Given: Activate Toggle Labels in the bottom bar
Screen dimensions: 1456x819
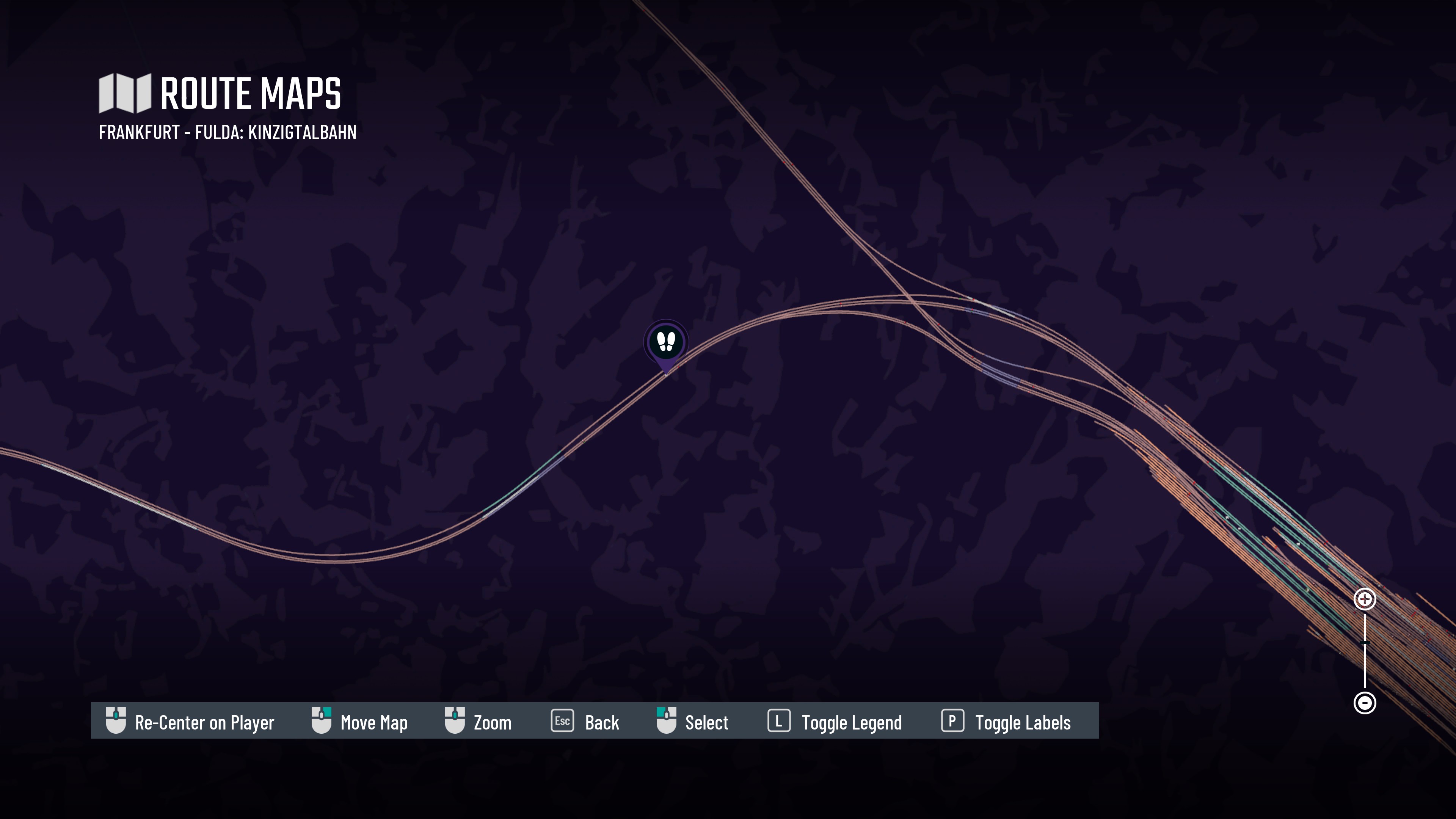Looking at the screenshot, I should [1006, 722].
